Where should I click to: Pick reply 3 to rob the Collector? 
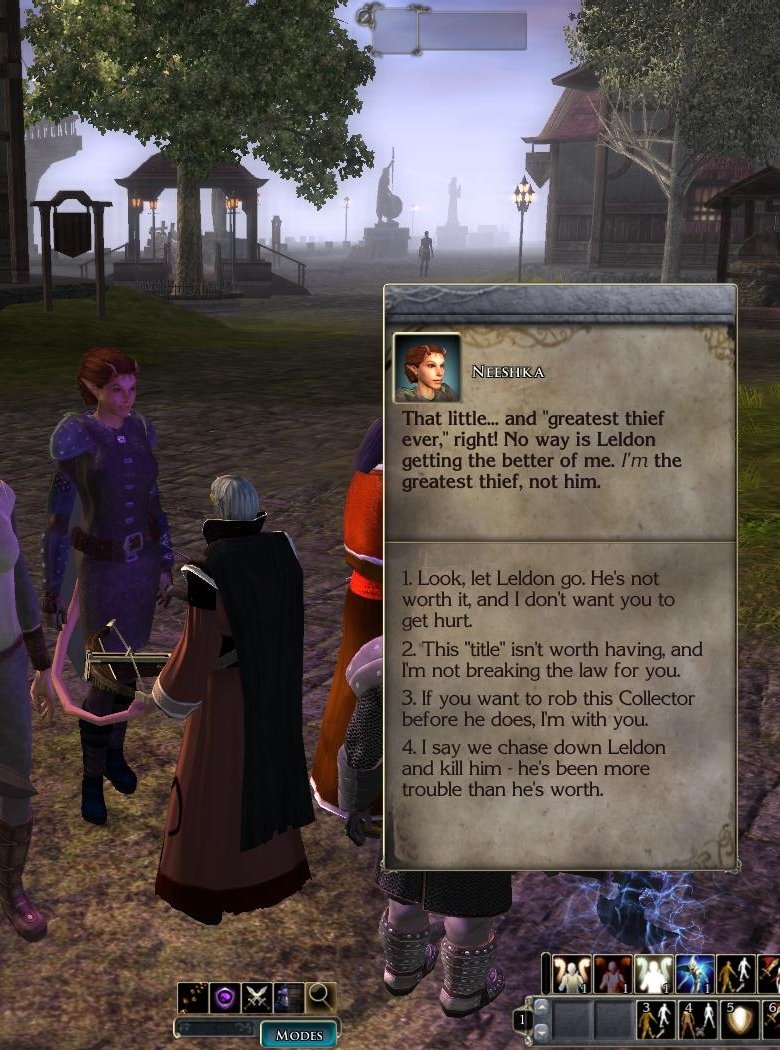[x=548, y=708]
